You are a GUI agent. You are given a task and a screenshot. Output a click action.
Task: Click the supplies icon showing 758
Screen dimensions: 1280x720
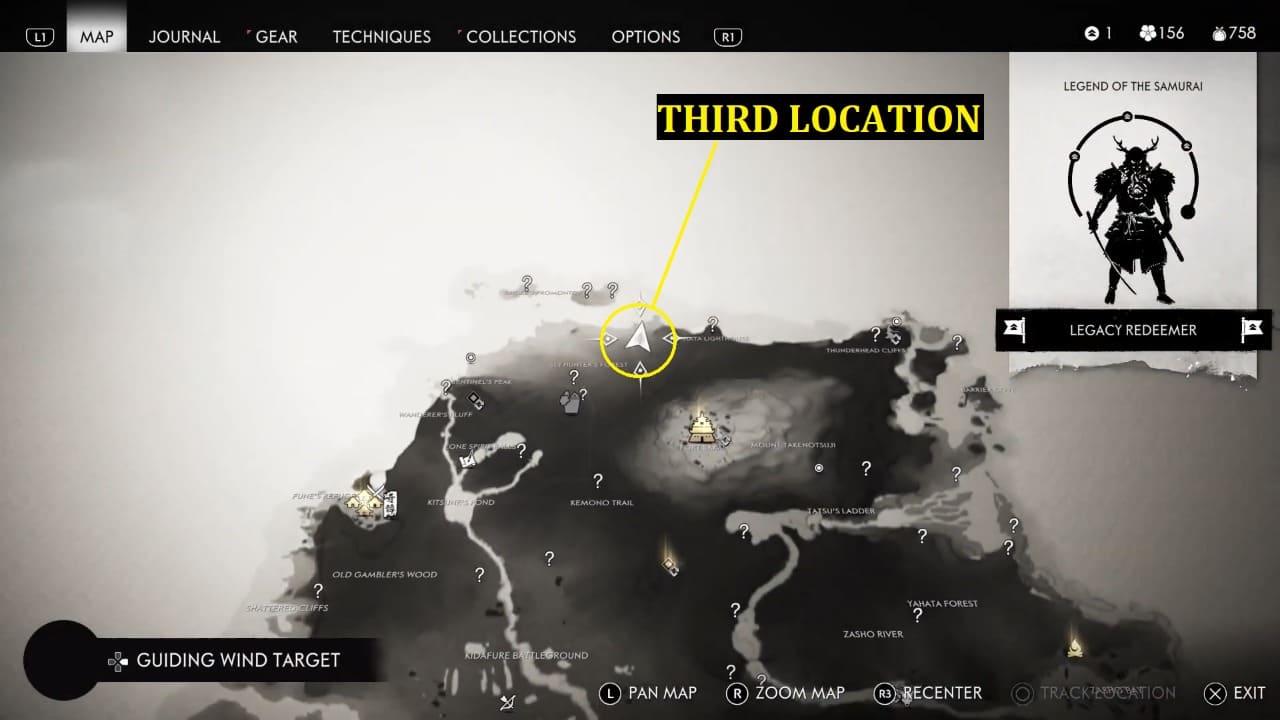(1219, 33)
